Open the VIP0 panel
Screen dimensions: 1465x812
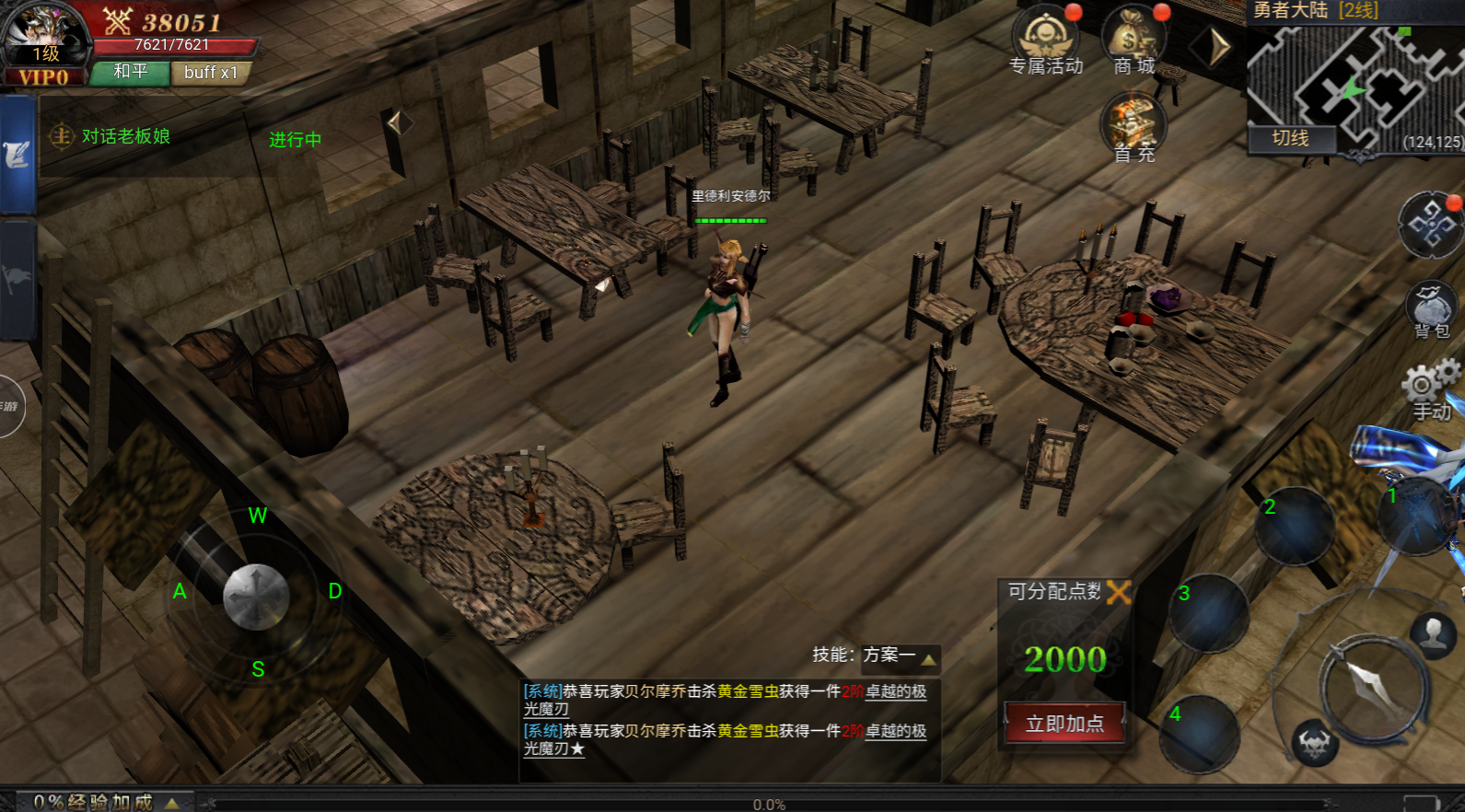click(43, 78)
